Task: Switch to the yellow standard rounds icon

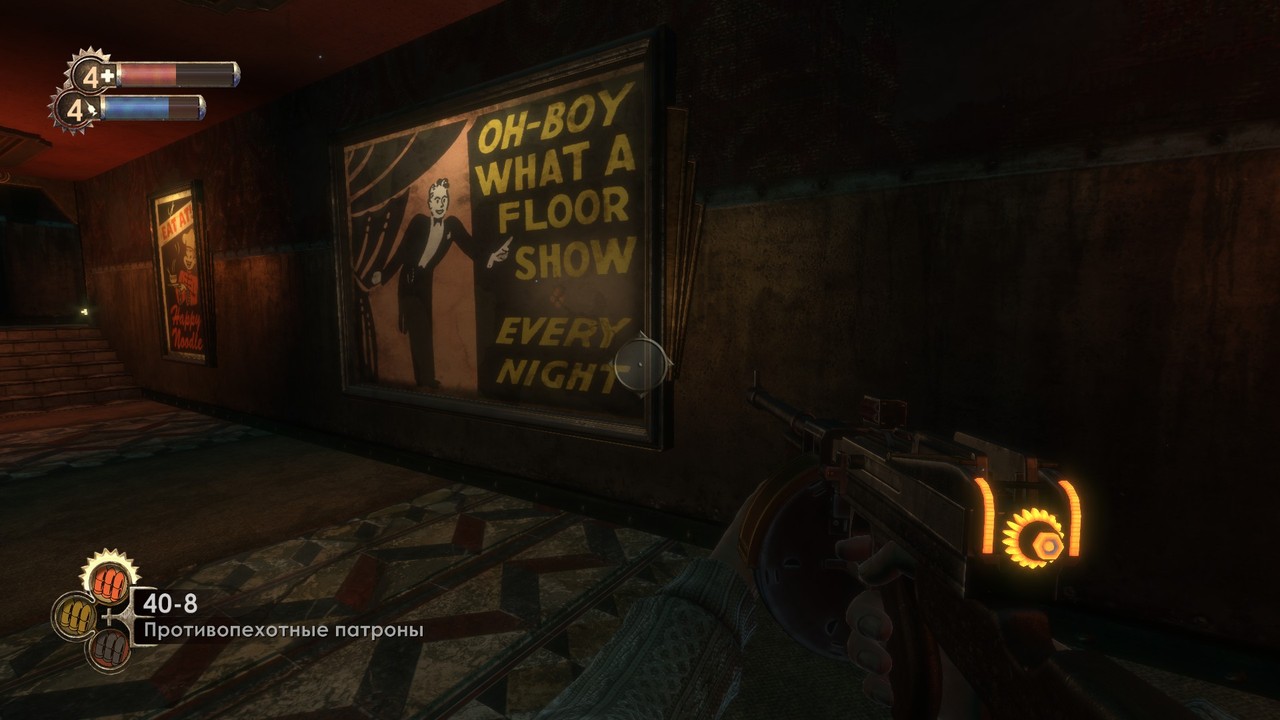Action: (75, 615)
